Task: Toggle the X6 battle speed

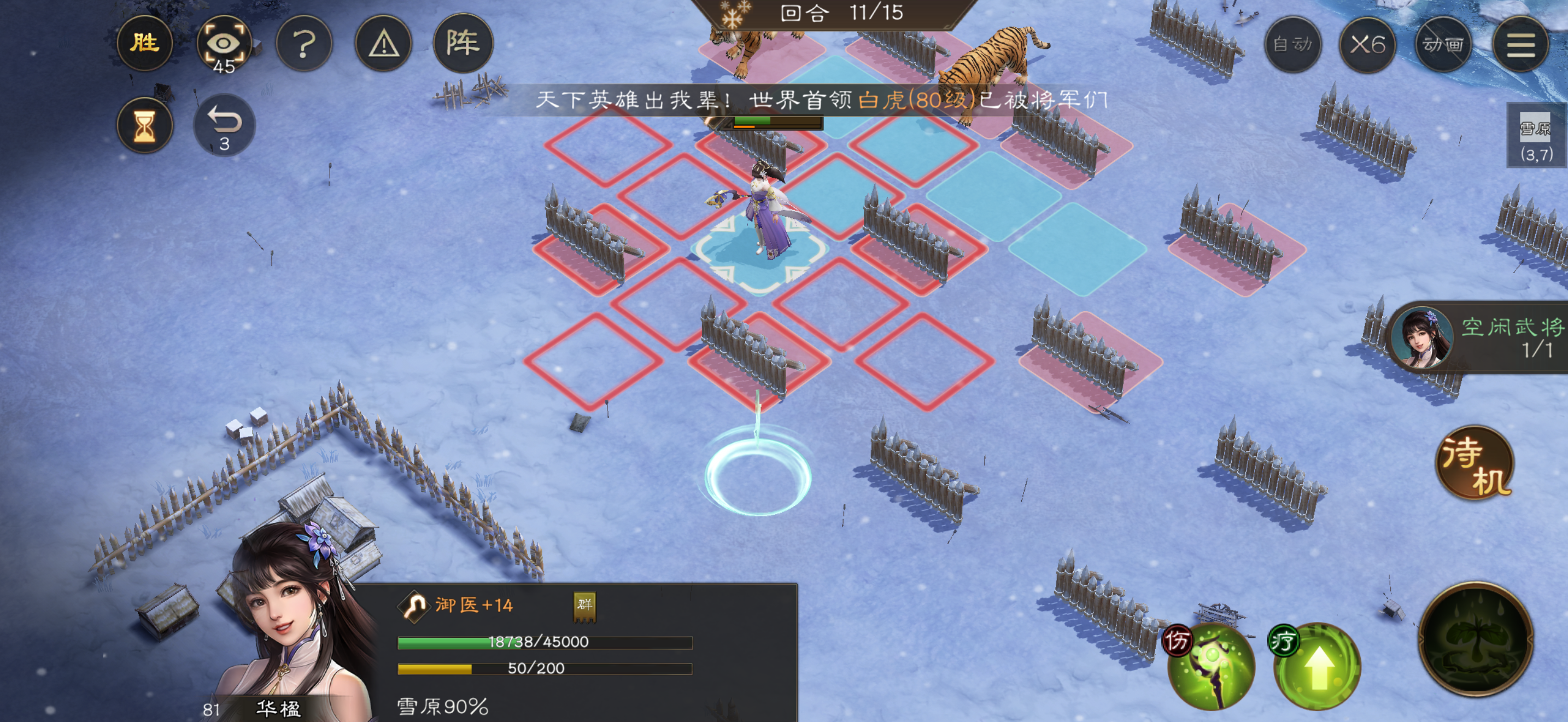Action: pos(1367,44)
